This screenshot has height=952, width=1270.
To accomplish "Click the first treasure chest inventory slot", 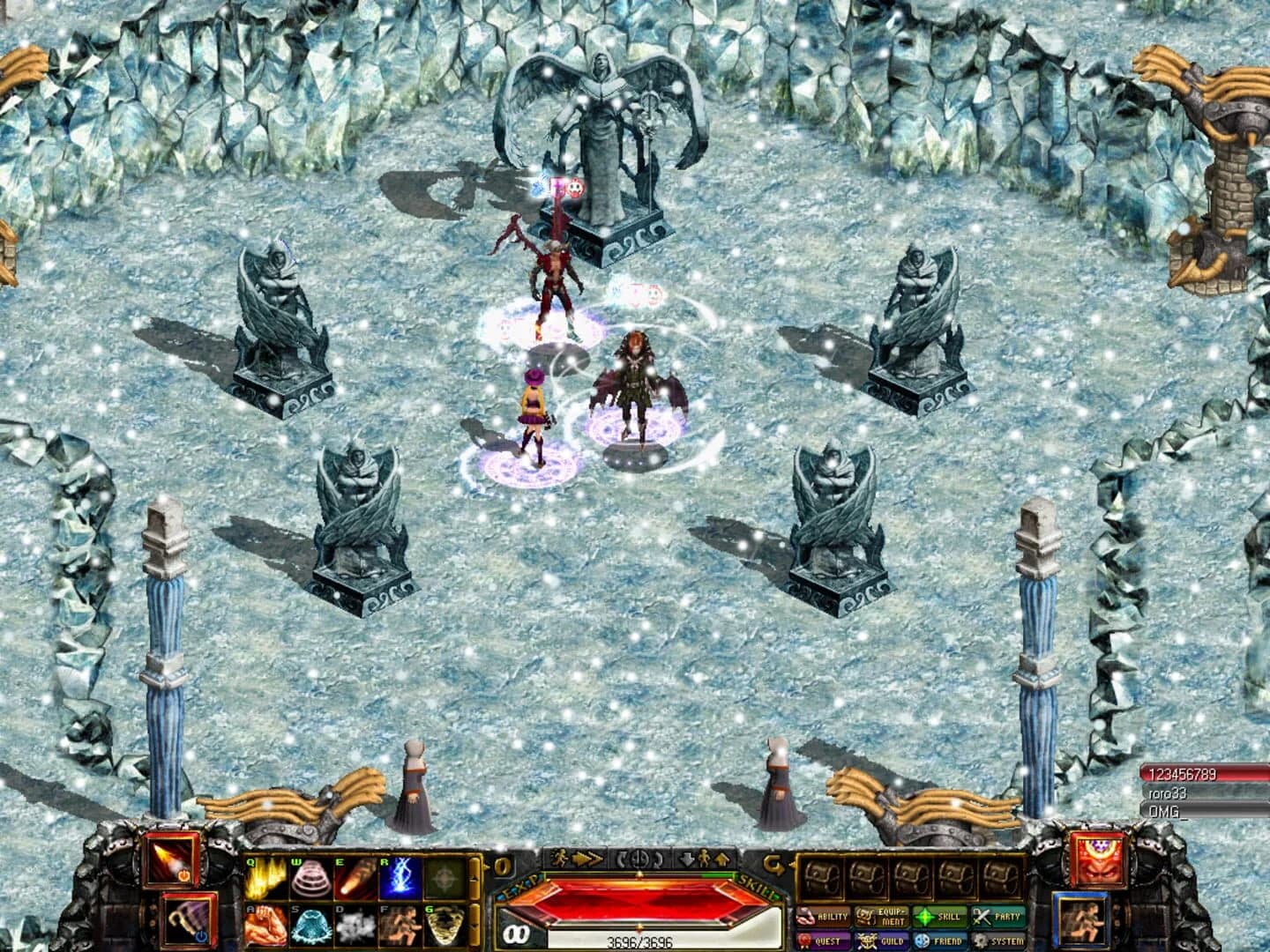I will [822, 879].
